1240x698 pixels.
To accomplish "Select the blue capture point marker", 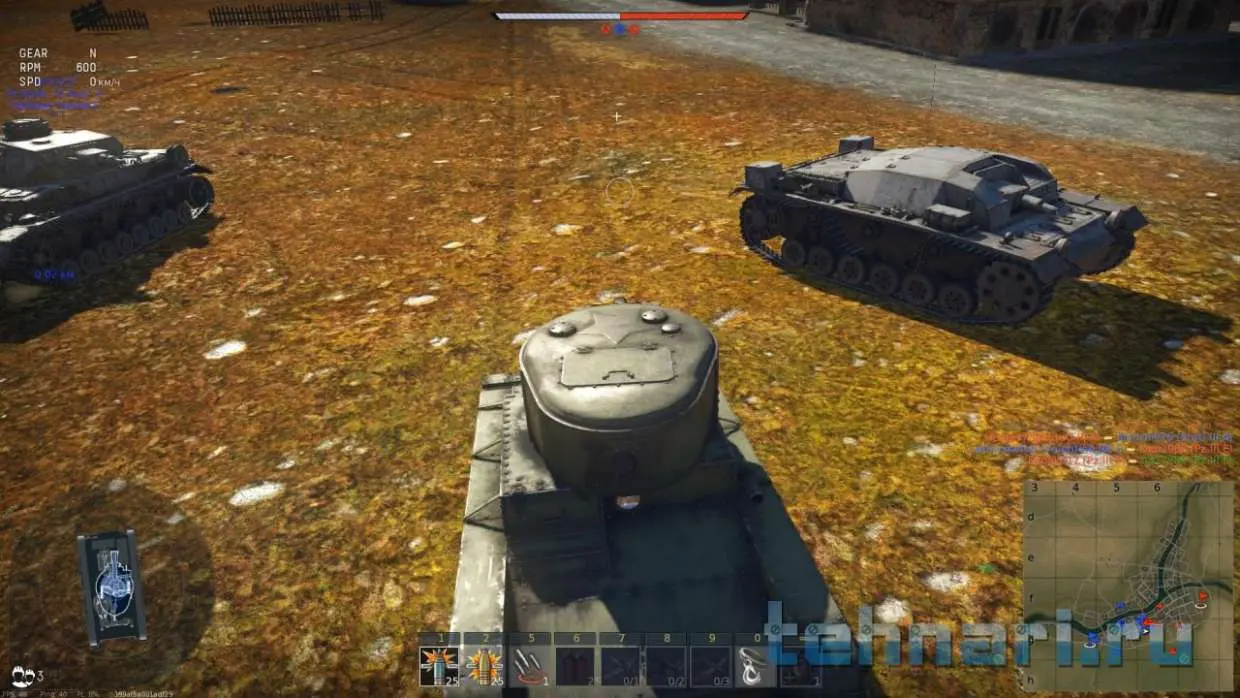I will pos(619,29).
